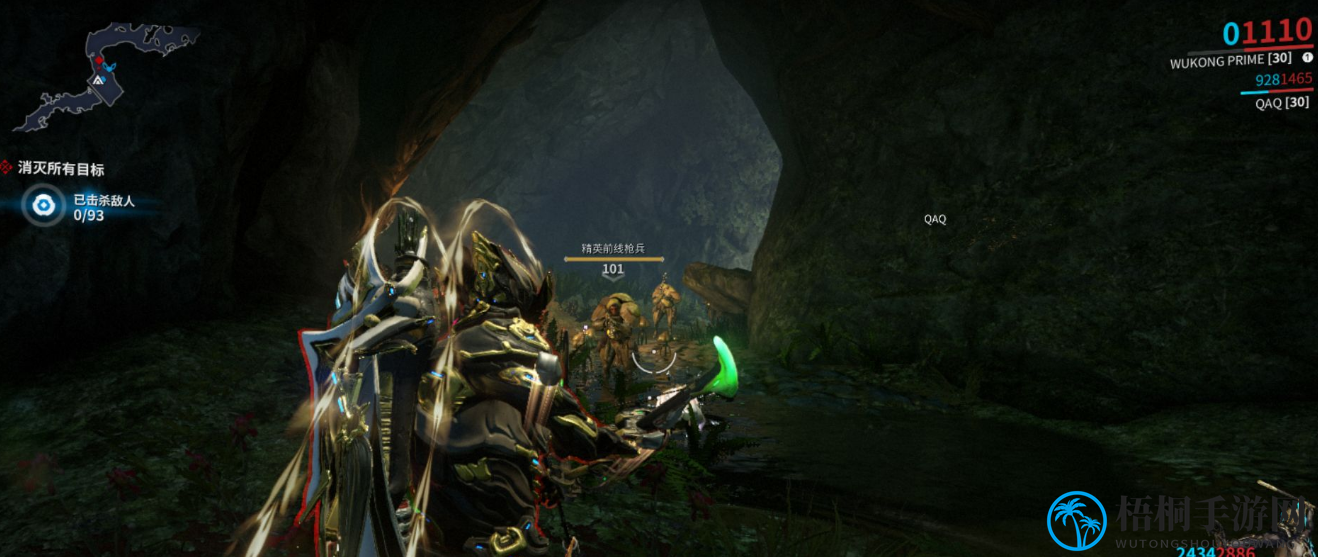Click the 已击杀敌人 kill counter icon

43,206
